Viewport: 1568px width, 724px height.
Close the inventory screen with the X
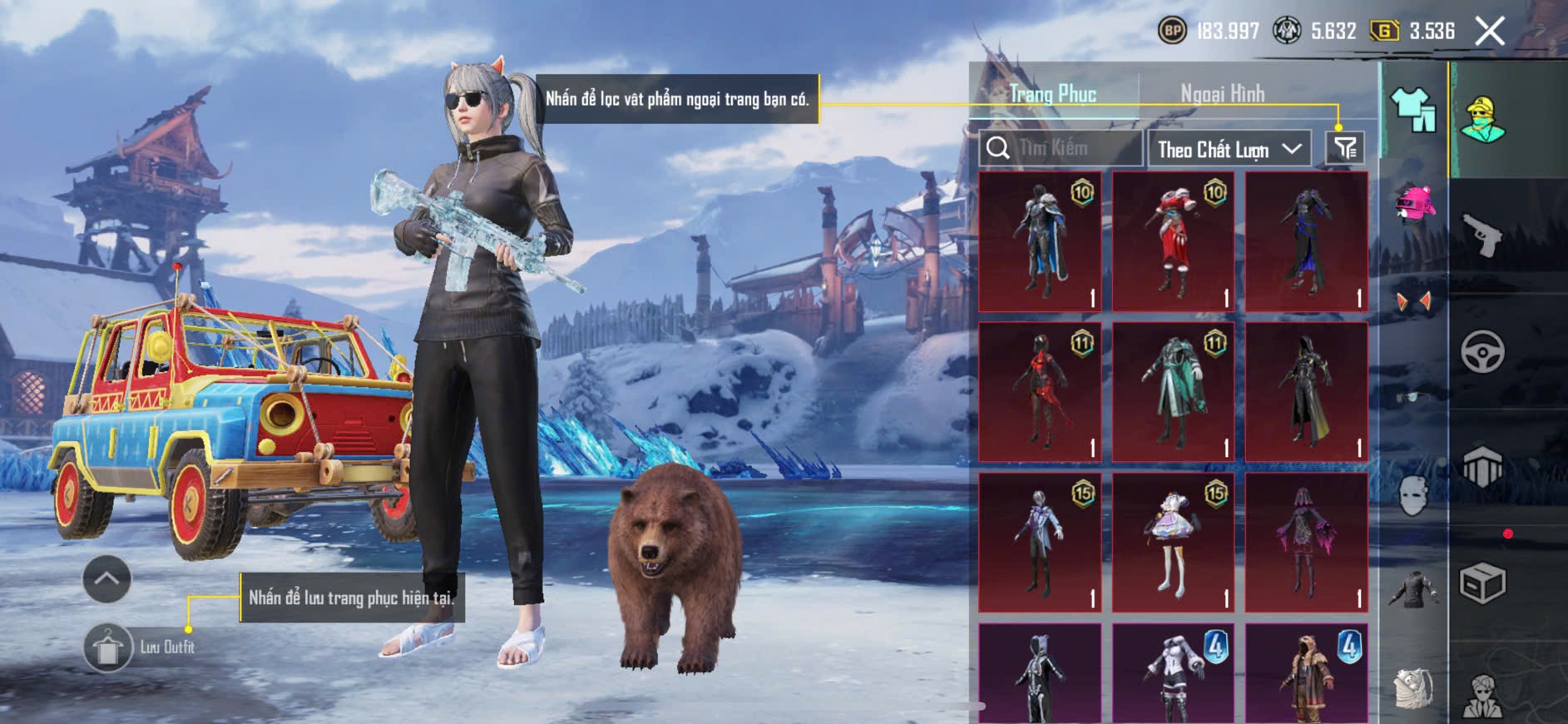pos(1489,32)
